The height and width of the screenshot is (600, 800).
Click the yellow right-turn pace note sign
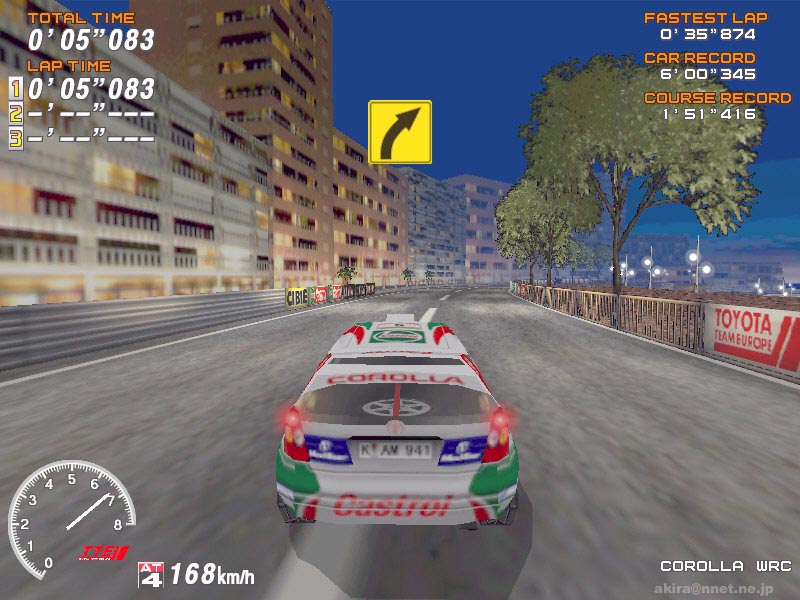click(x=400, y=131)
